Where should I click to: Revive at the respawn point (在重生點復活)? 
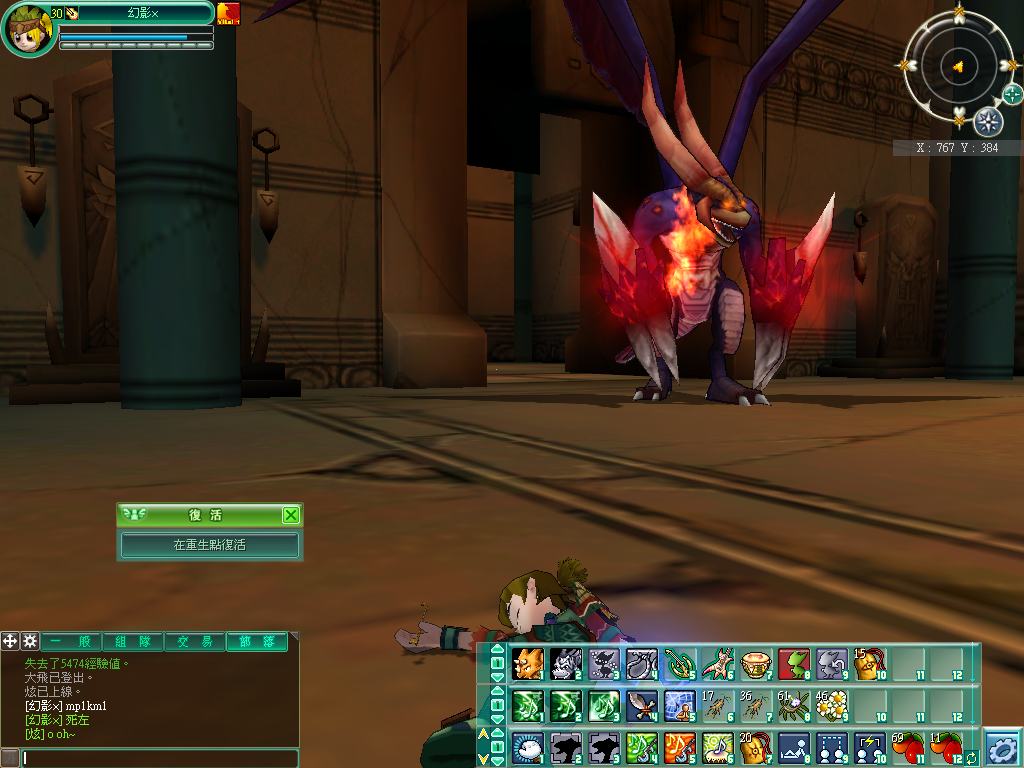[x=210, y=545]
